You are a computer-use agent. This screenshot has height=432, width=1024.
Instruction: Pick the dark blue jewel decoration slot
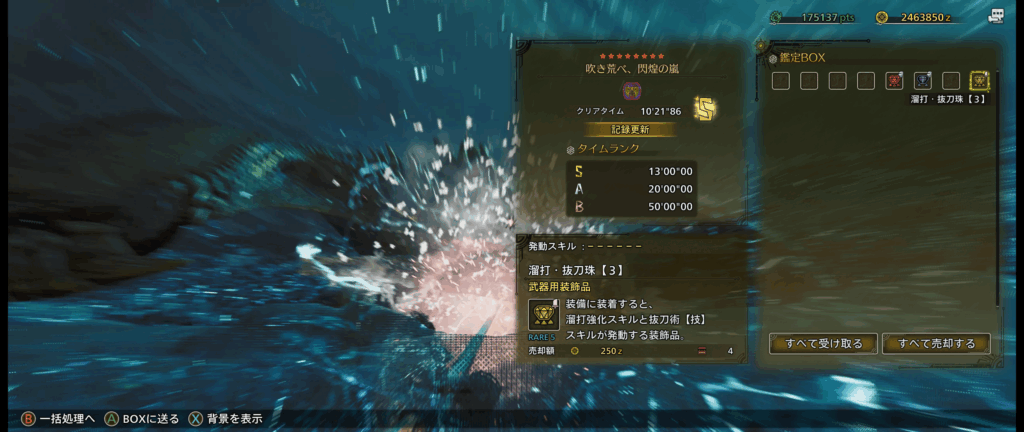[x=922, y=81]
